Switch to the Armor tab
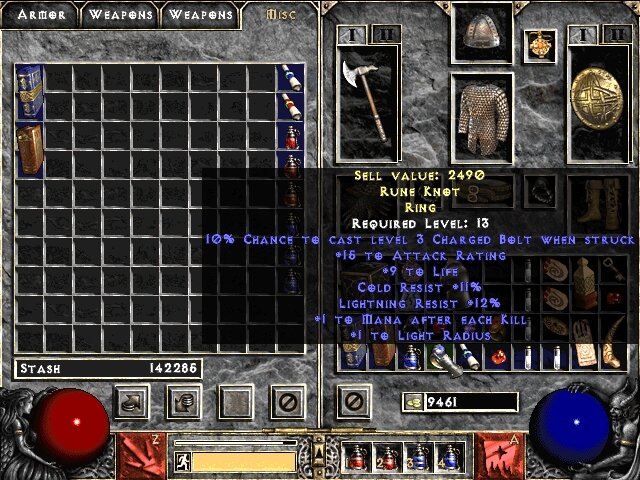 (x=40, y=15)
